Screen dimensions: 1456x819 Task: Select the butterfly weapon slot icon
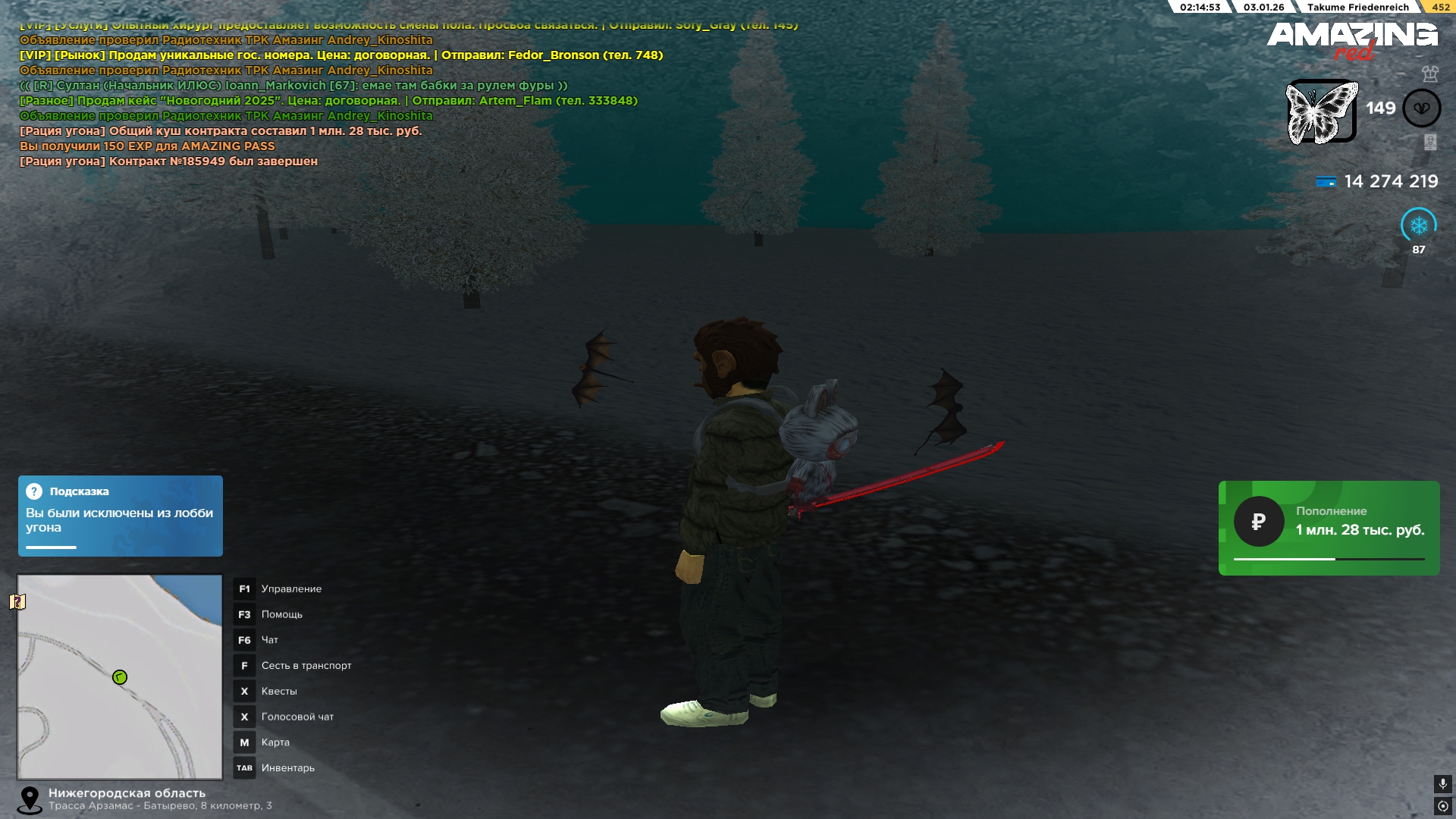[1322, 111]
